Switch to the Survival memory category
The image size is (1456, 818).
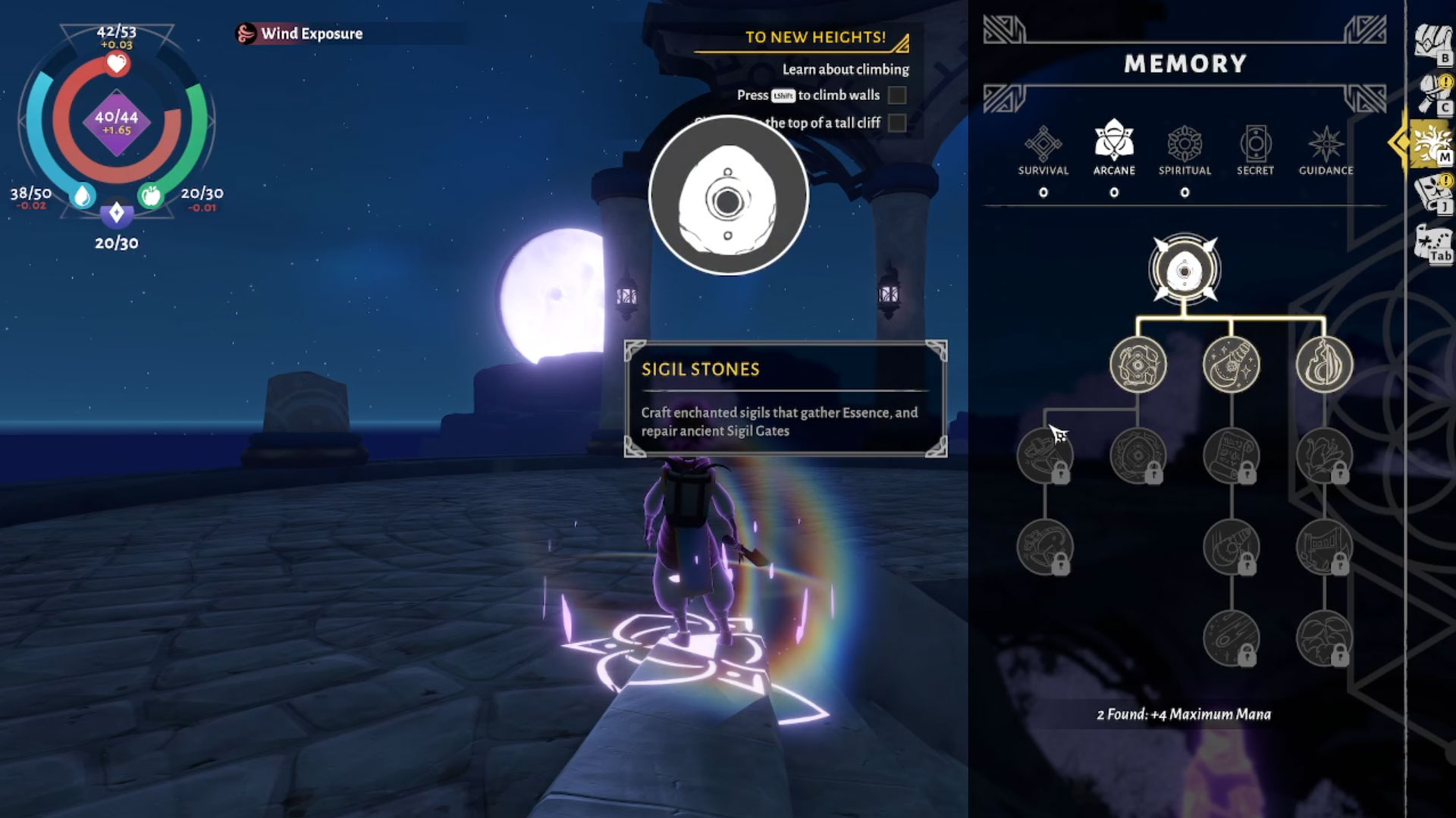point(1043,150)
